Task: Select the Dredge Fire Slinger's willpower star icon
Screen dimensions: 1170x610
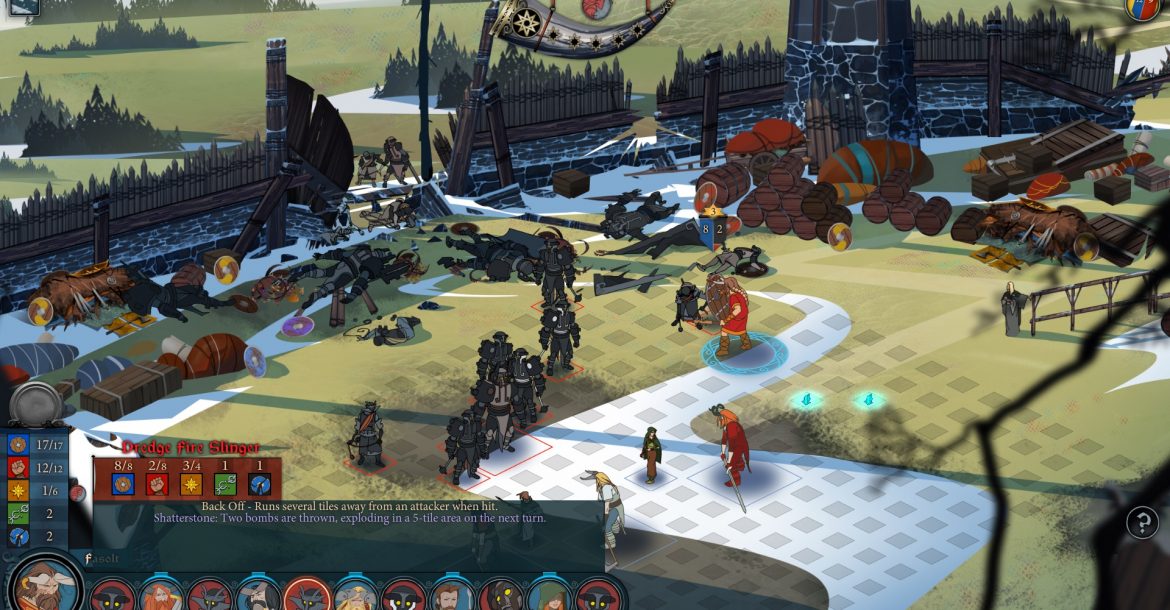Action: point(191,484)
